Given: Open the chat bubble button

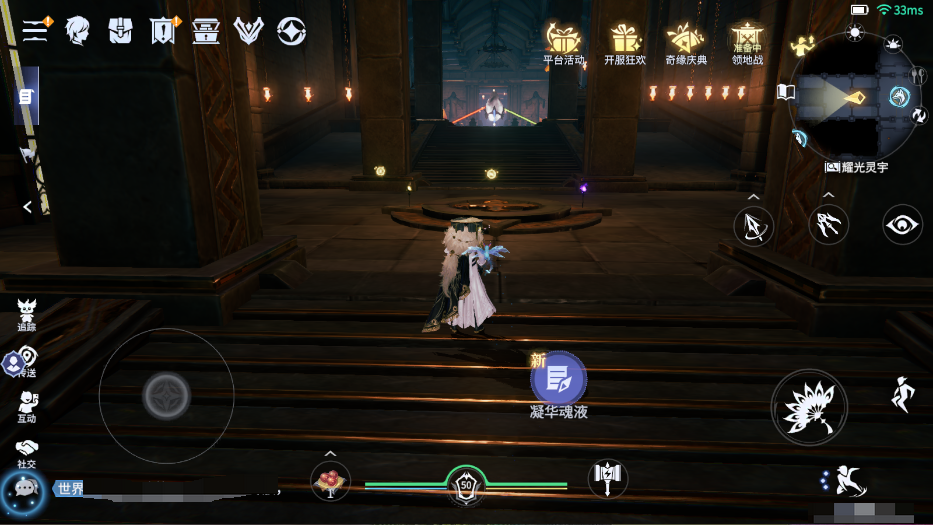Looking at the screenshot, I should [22, 489].
